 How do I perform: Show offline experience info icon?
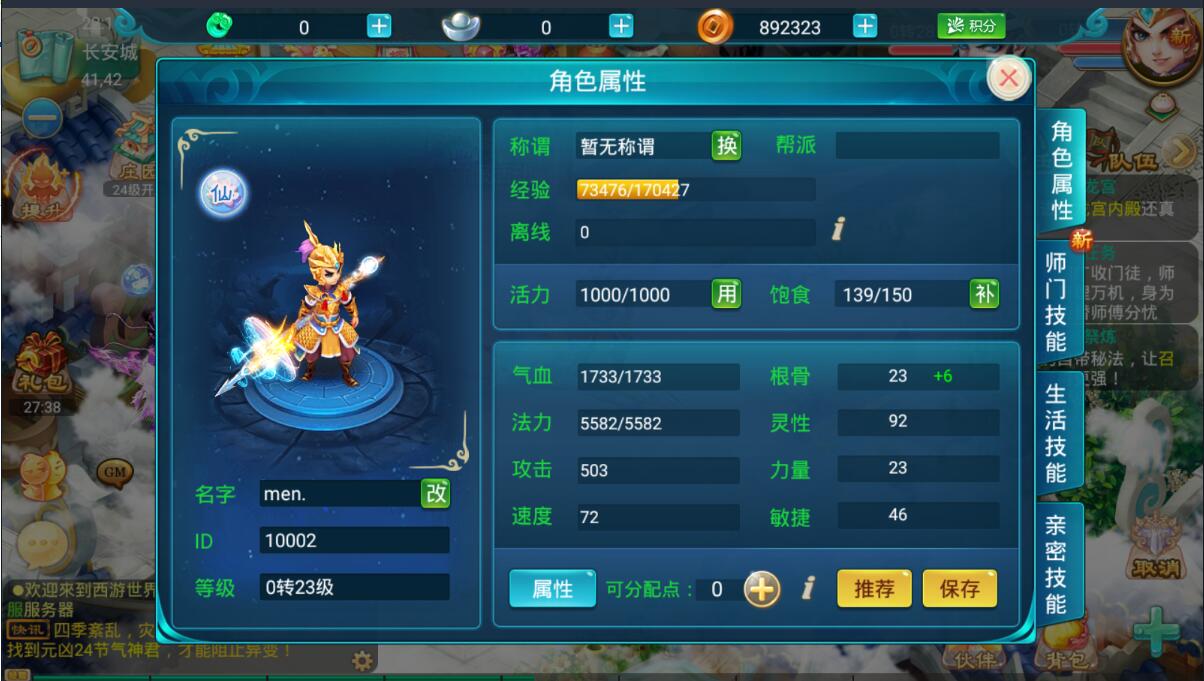(838, 231)
